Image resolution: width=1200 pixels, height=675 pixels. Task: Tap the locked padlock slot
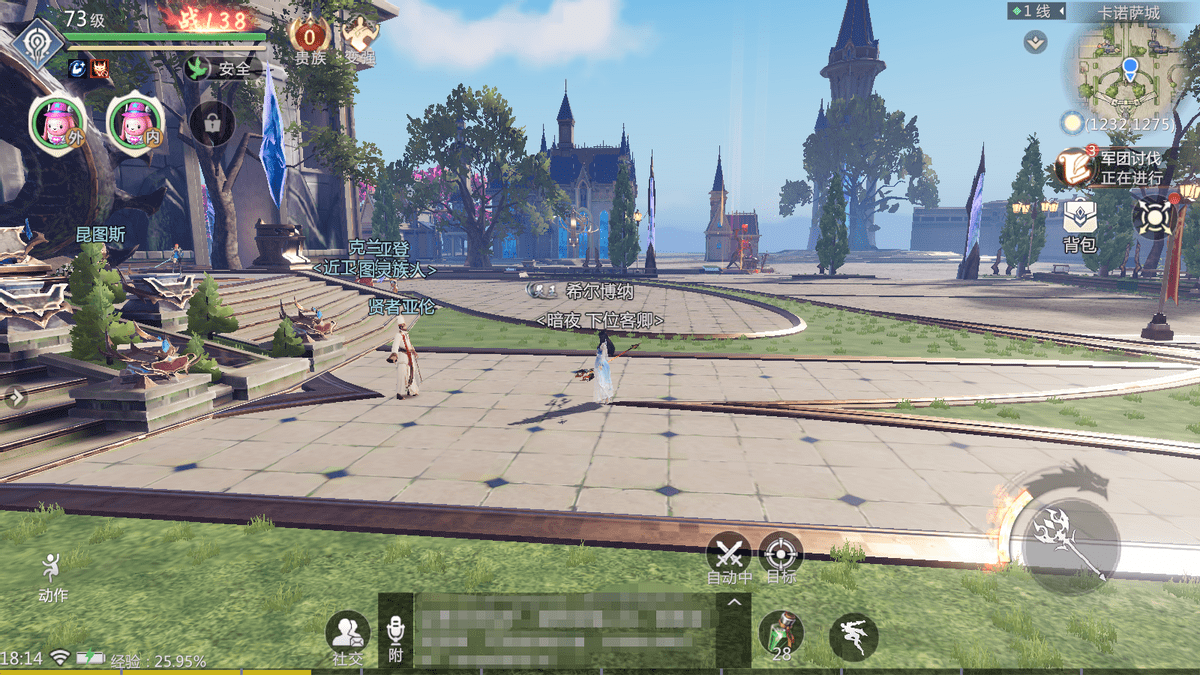click(x=212, y=124)
